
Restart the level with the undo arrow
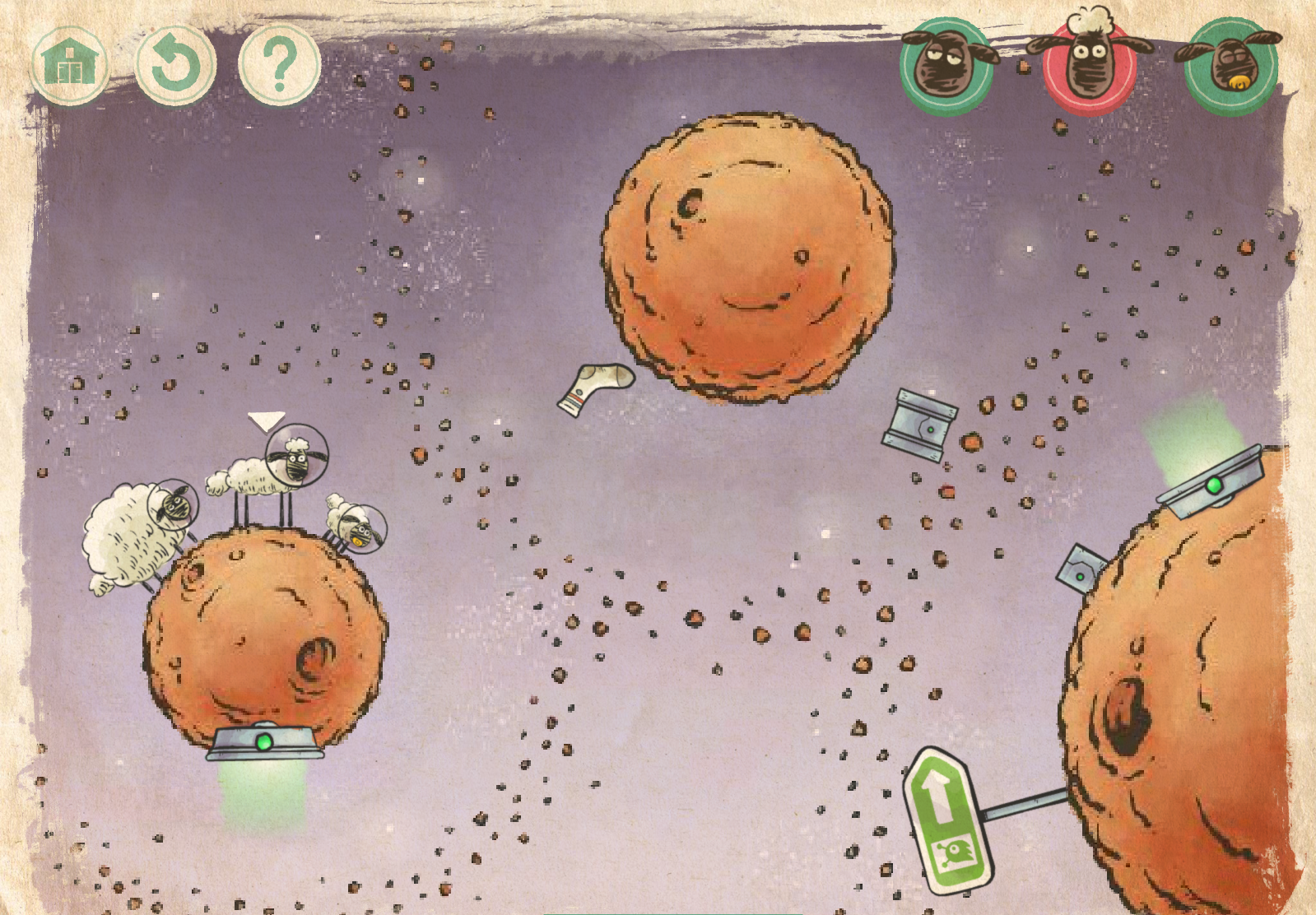(175, 64)
